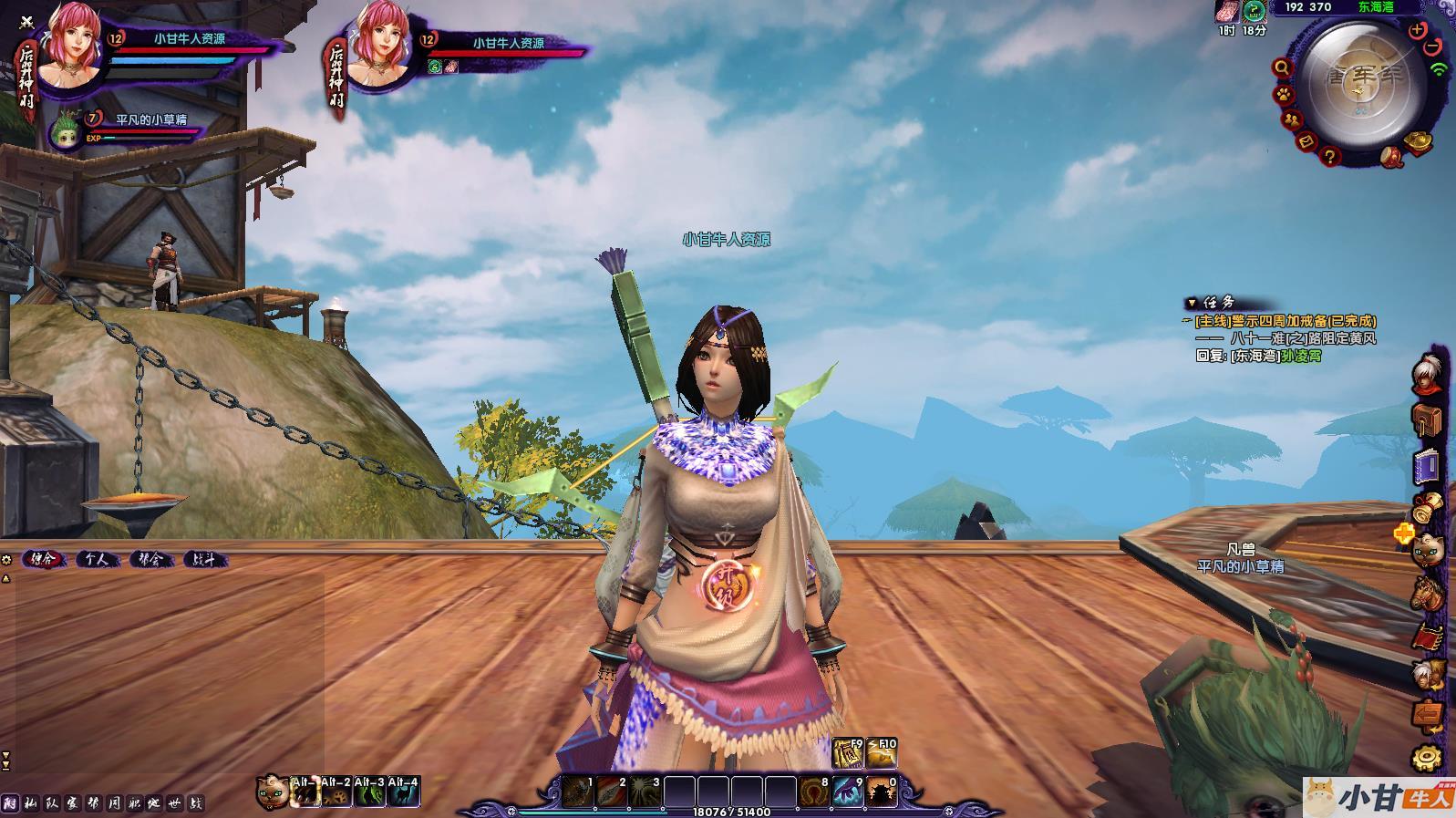
Task: Open the mail envelope icon
Action: tap(1306, 141)
